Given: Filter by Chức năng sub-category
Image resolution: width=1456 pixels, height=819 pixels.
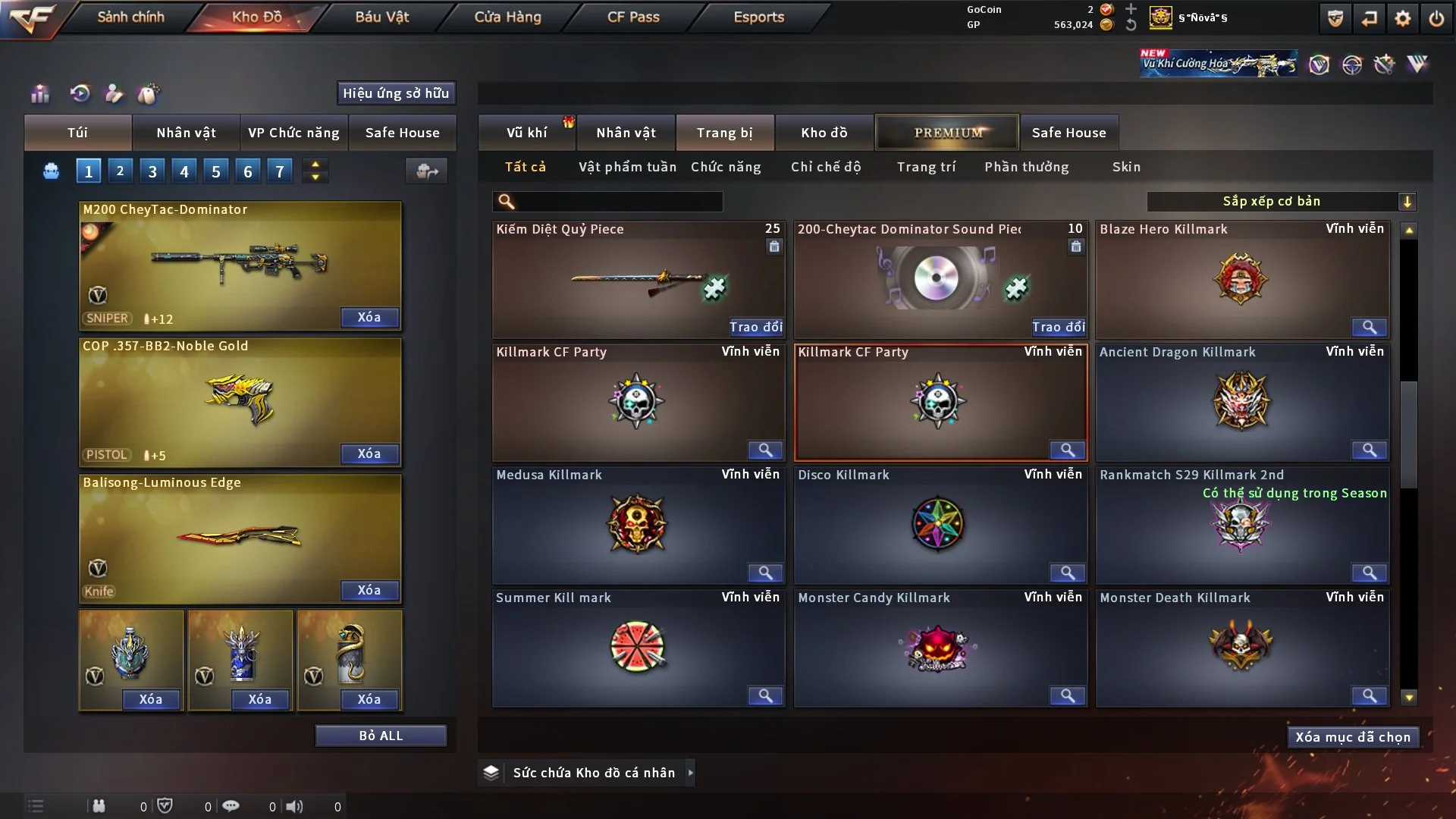Looking at the screenshot, I should [726, 167].
